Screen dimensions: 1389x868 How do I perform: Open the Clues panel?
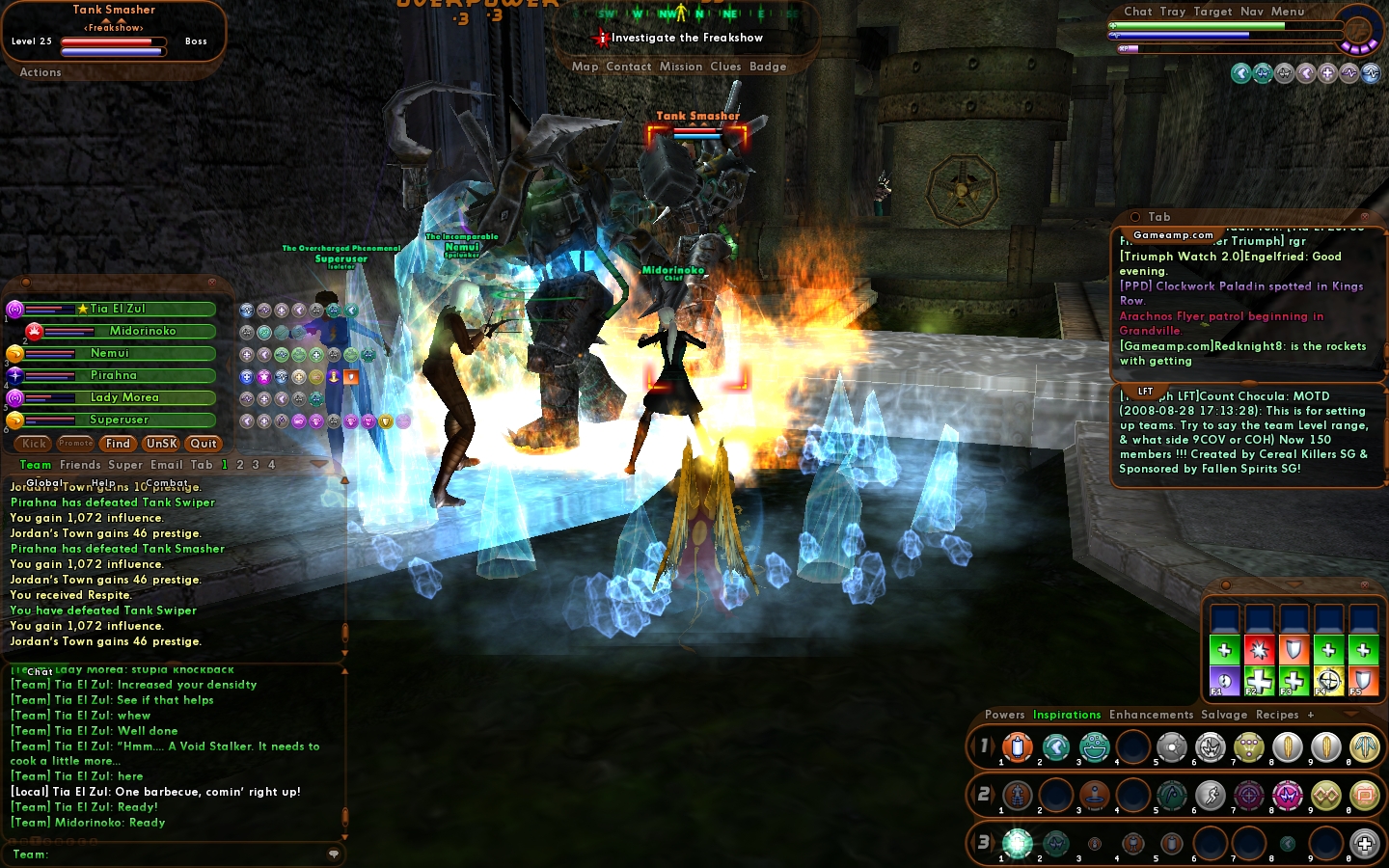pos(725,67)
